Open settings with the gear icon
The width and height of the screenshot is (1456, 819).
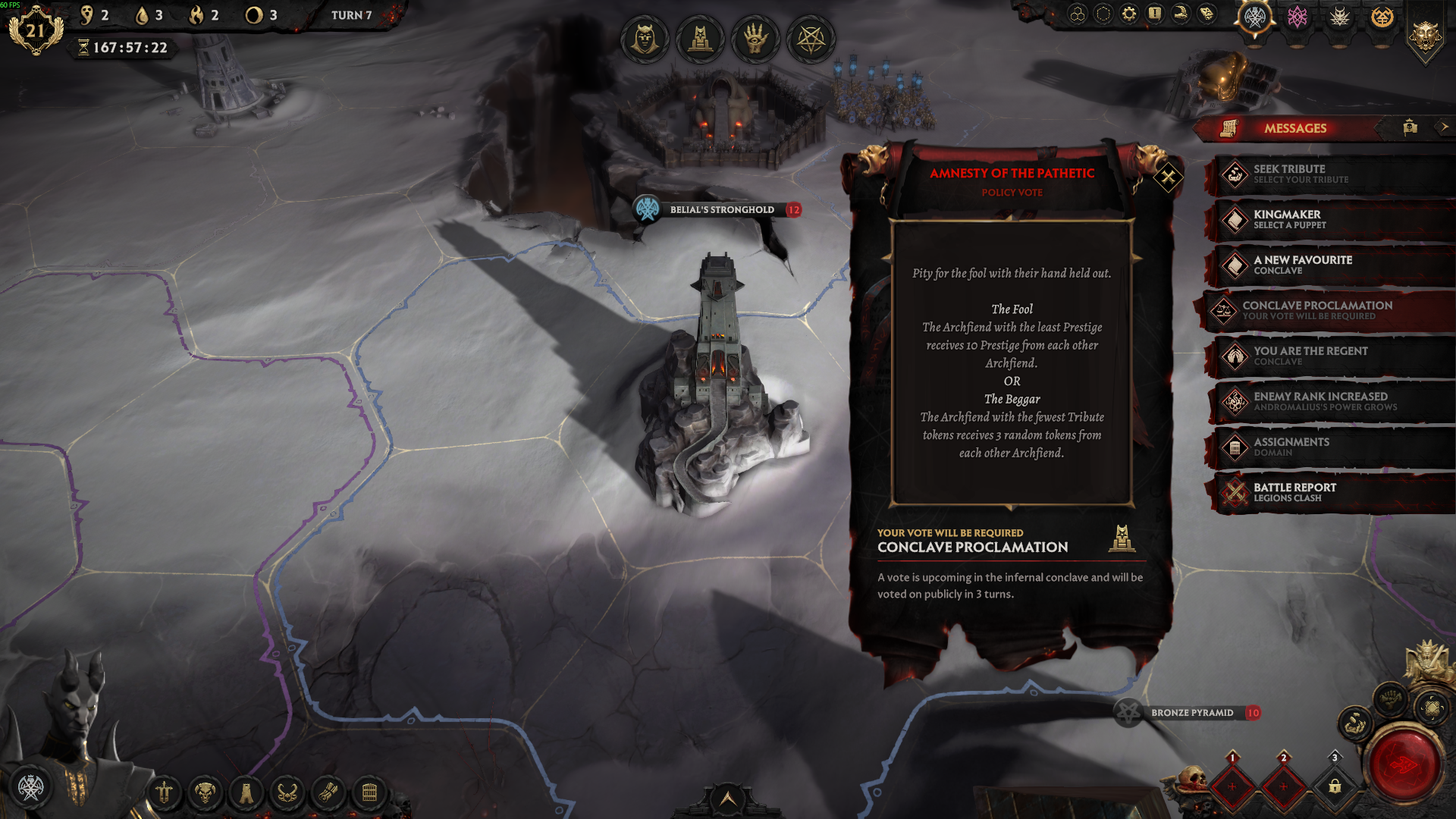1129,14
